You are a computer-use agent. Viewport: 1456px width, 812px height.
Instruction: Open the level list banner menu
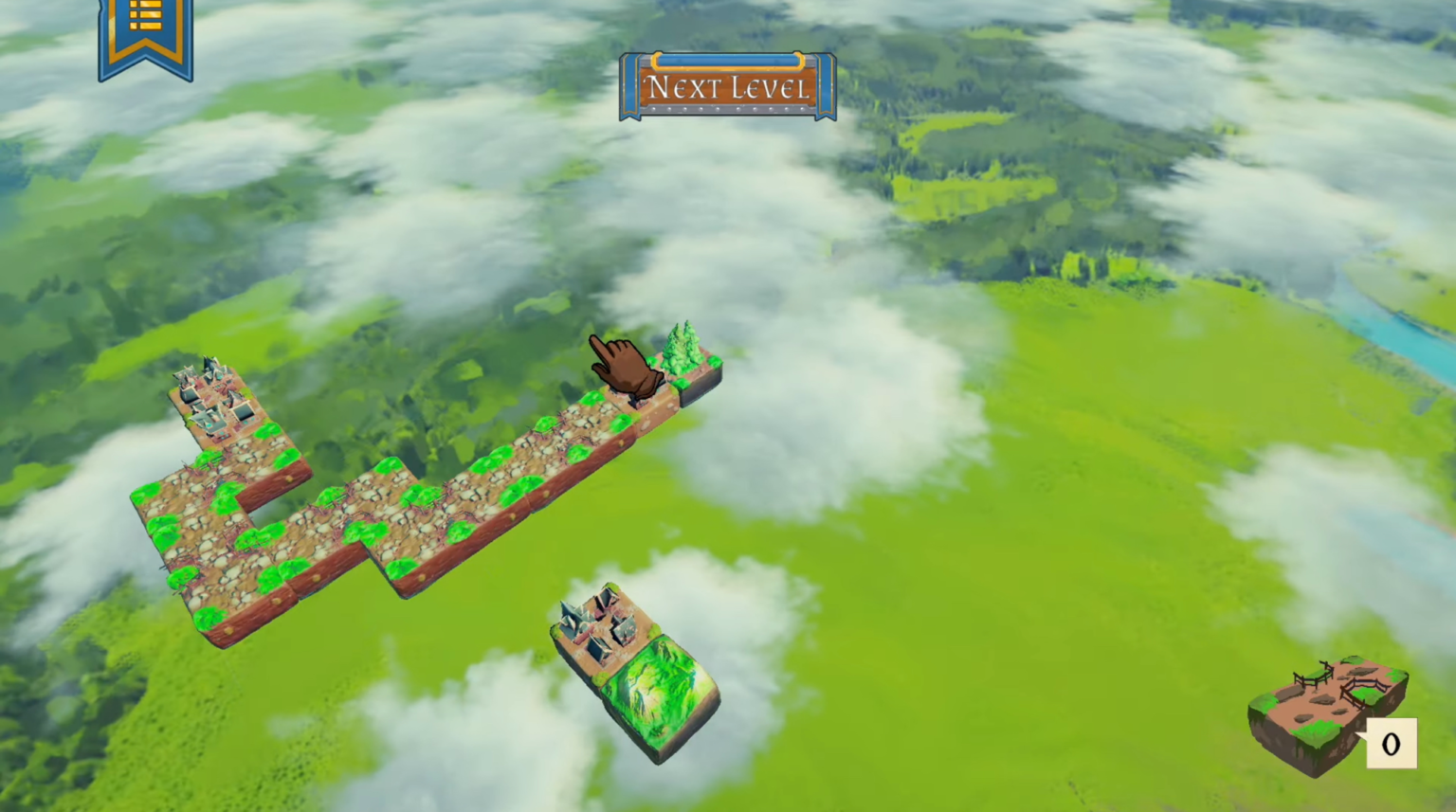144,38
